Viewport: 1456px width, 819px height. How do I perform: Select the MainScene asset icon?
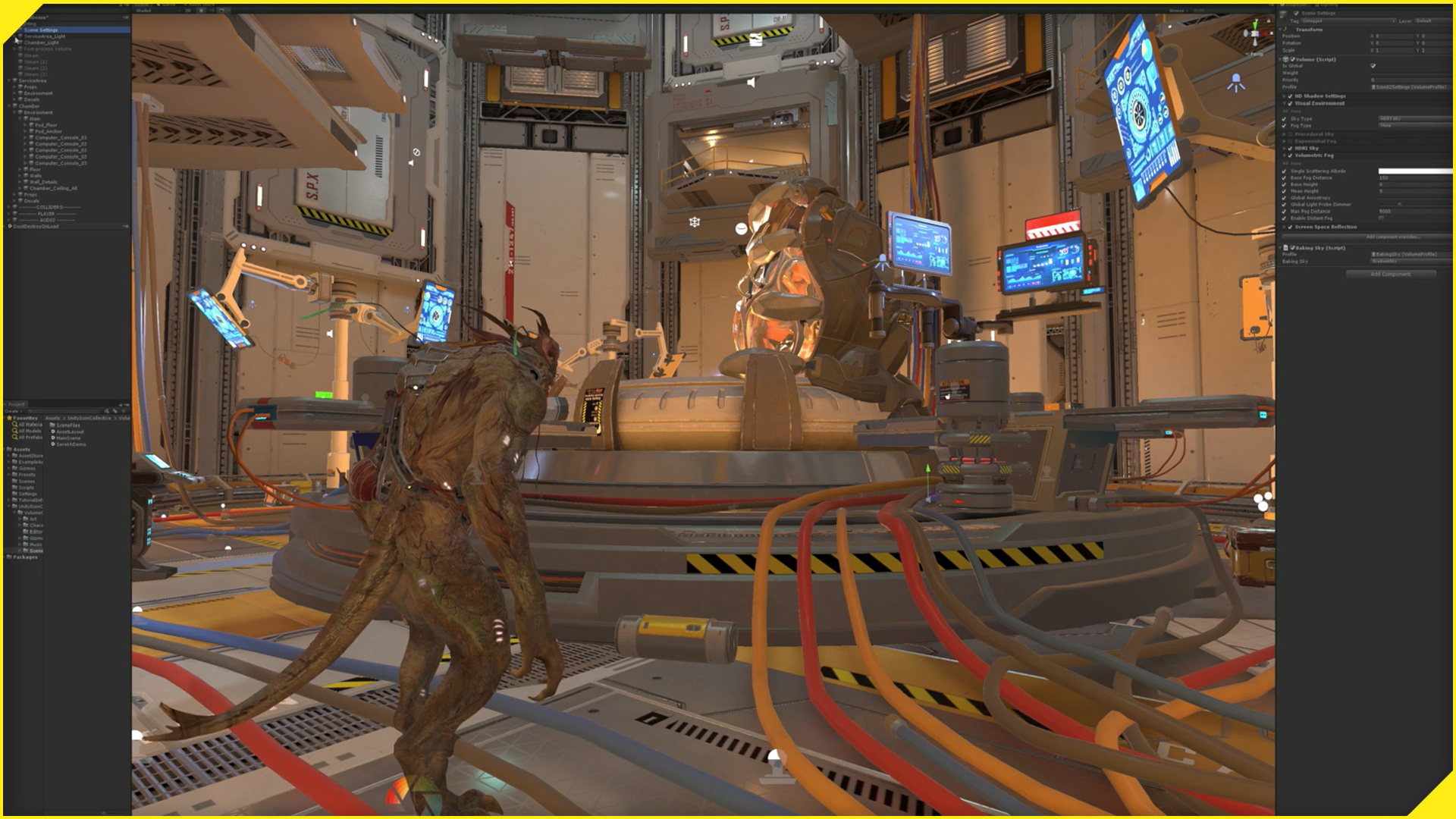pyautogui.click(x=53, y=438)
